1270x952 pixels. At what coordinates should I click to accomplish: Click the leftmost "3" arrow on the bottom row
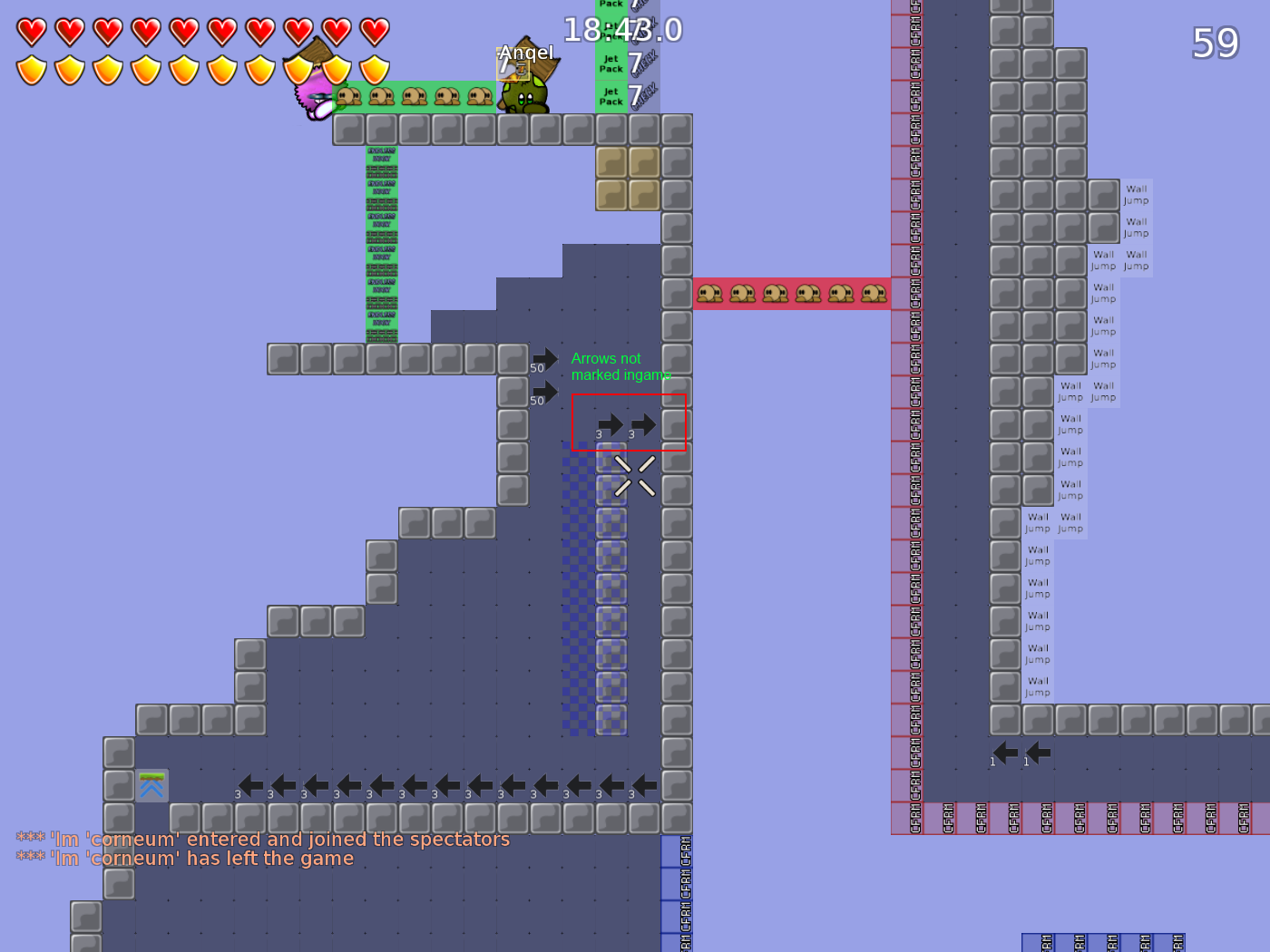[249, 783]
